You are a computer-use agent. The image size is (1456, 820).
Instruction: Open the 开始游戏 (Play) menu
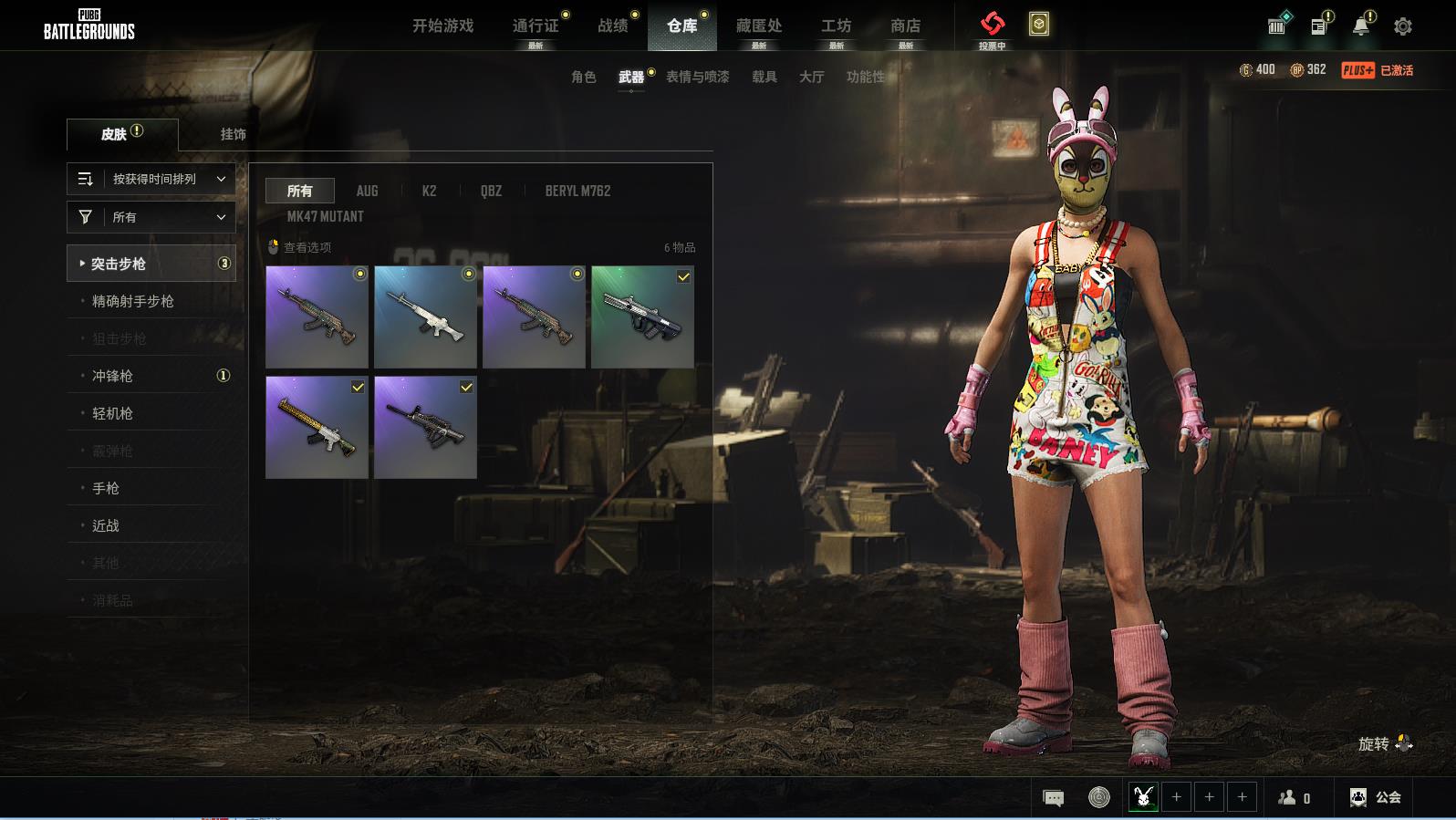pyautogui.click(x=442, y=26)
